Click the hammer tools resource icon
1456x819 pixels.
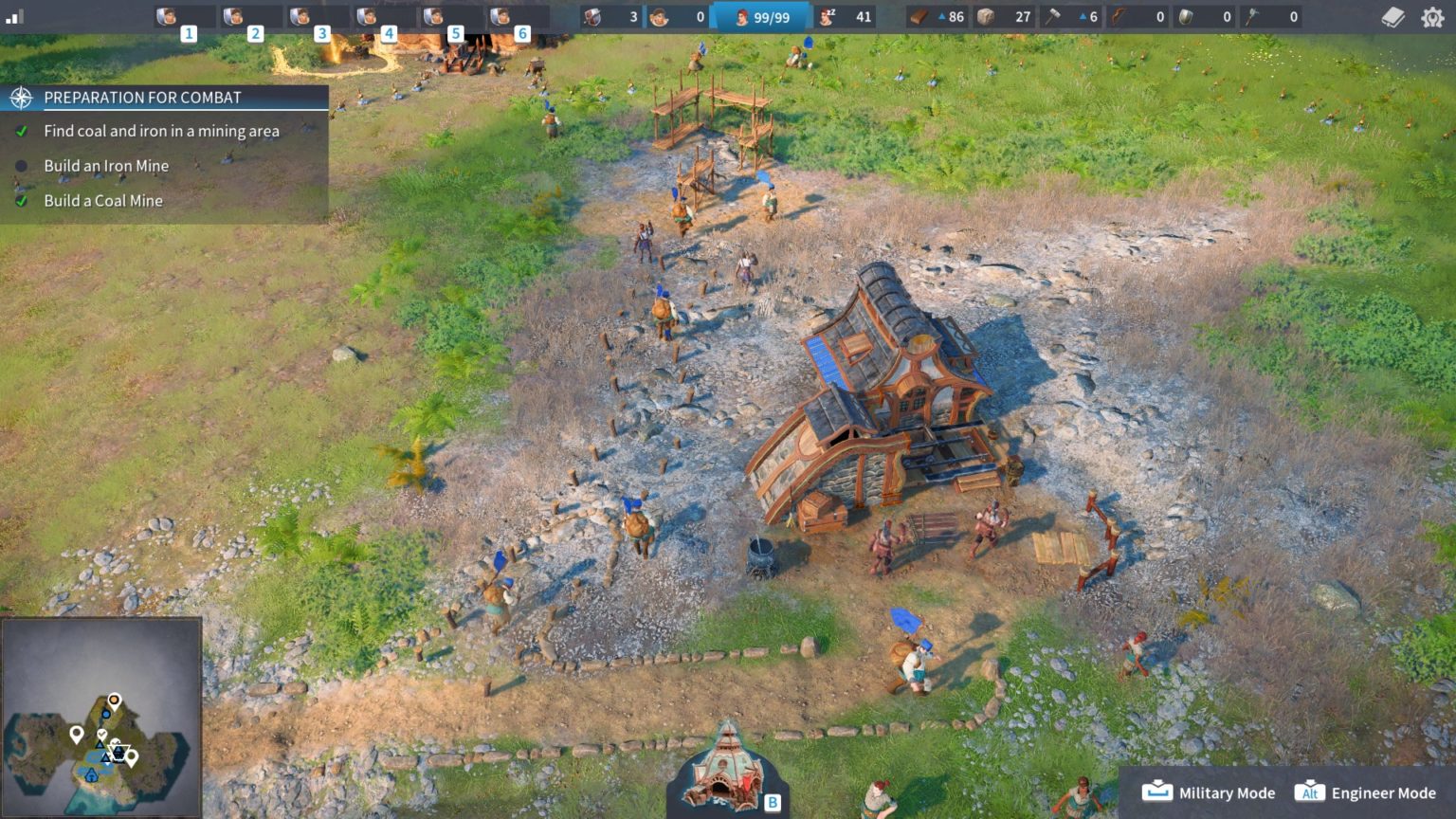point(1052,17)
